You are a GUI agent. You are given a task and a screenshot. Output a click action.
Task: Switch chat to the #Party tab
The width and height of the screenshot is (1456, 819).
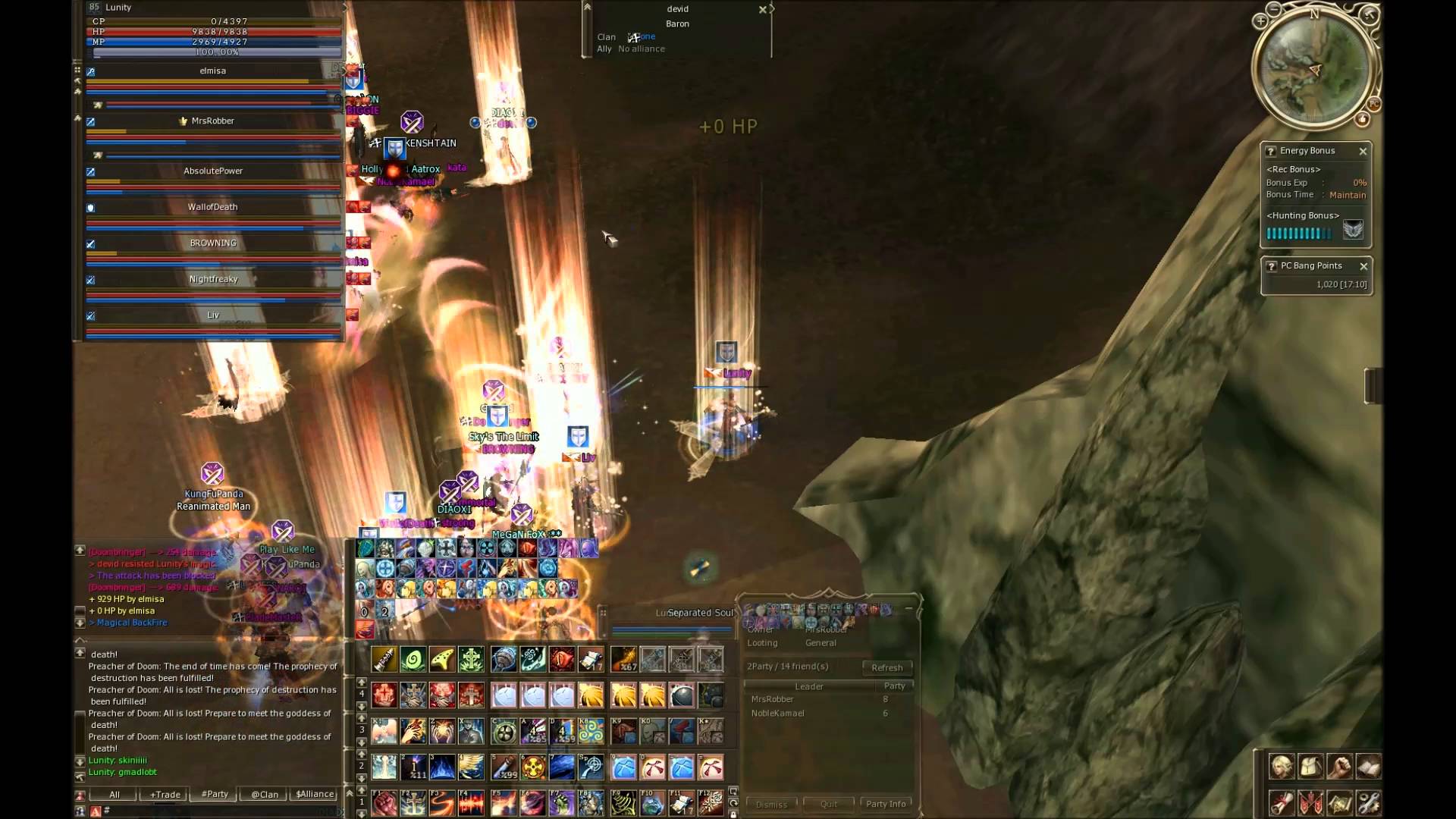point(215,794)
